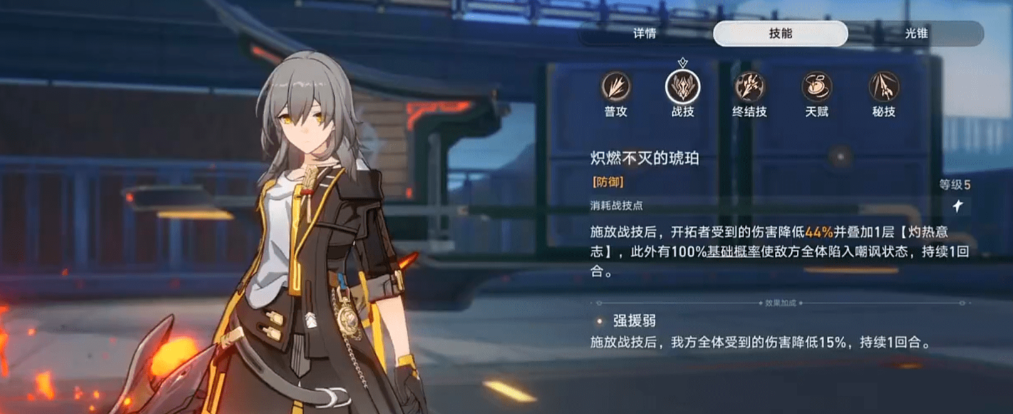The height and width of the screenshot is (414, 1013).
Task: Open the 光锥 tab
Action: (x=916, y=33)
